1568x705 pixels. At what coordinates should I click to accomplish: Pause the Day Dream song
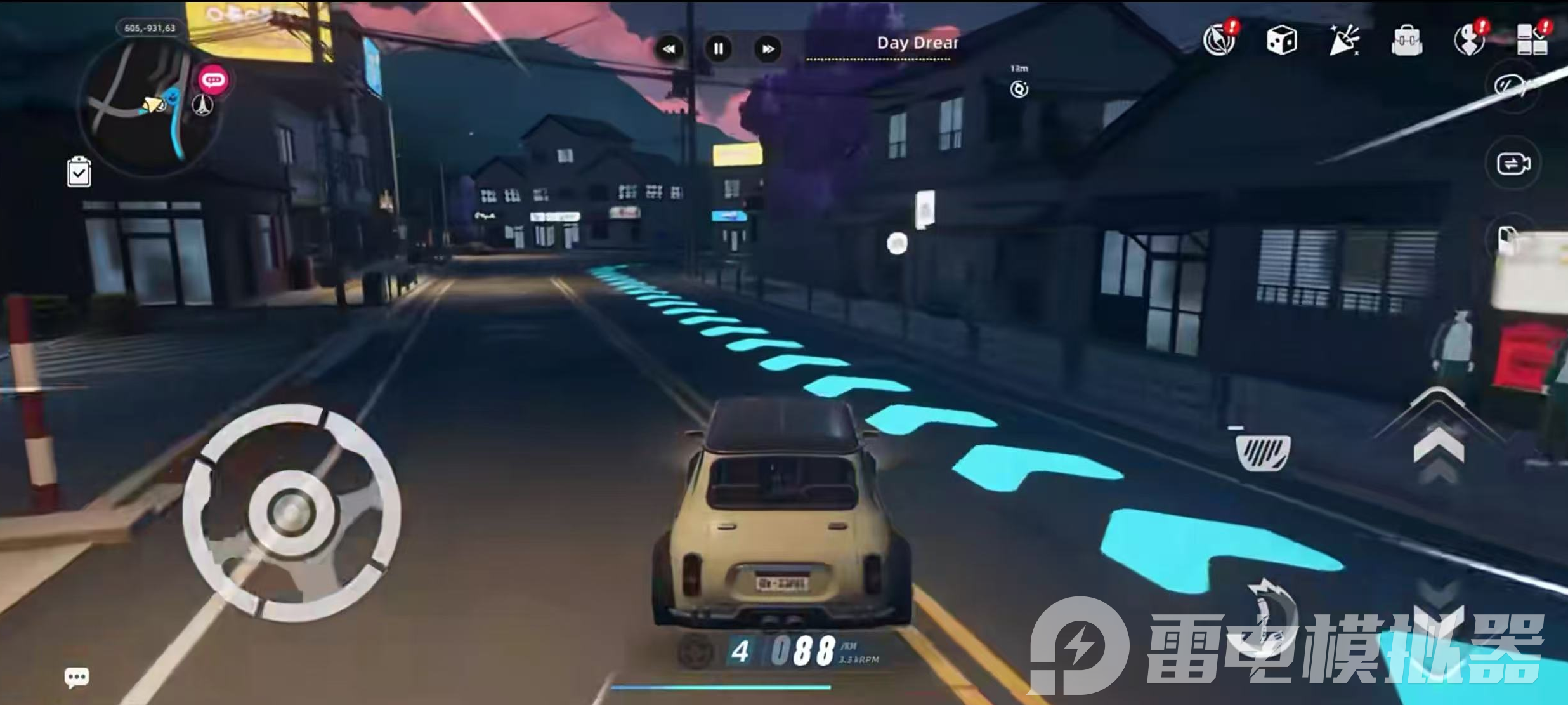719,49
